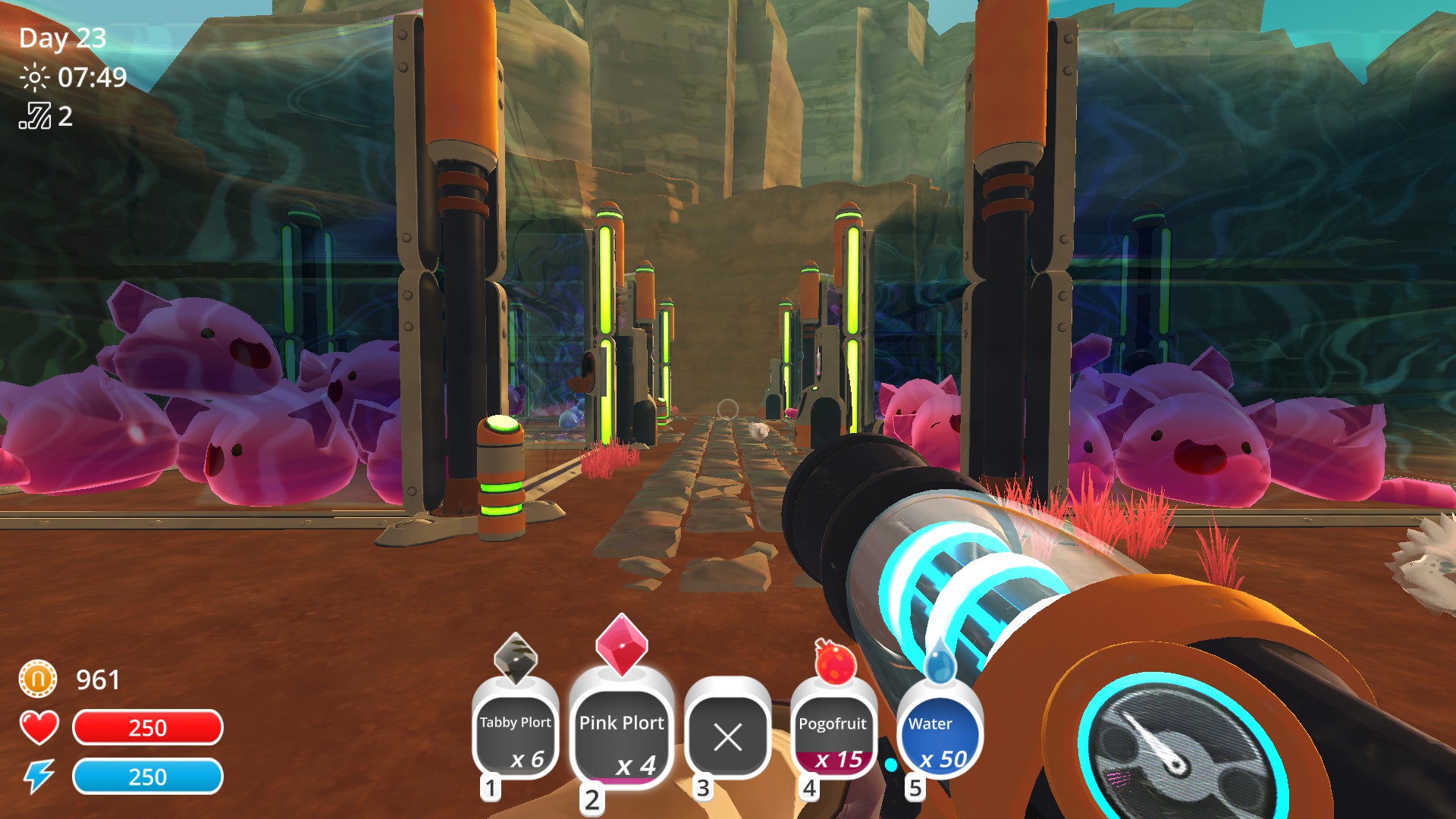Click the 961 currency amount
The image size is (1456, 819).
click(x=96, y=679)
